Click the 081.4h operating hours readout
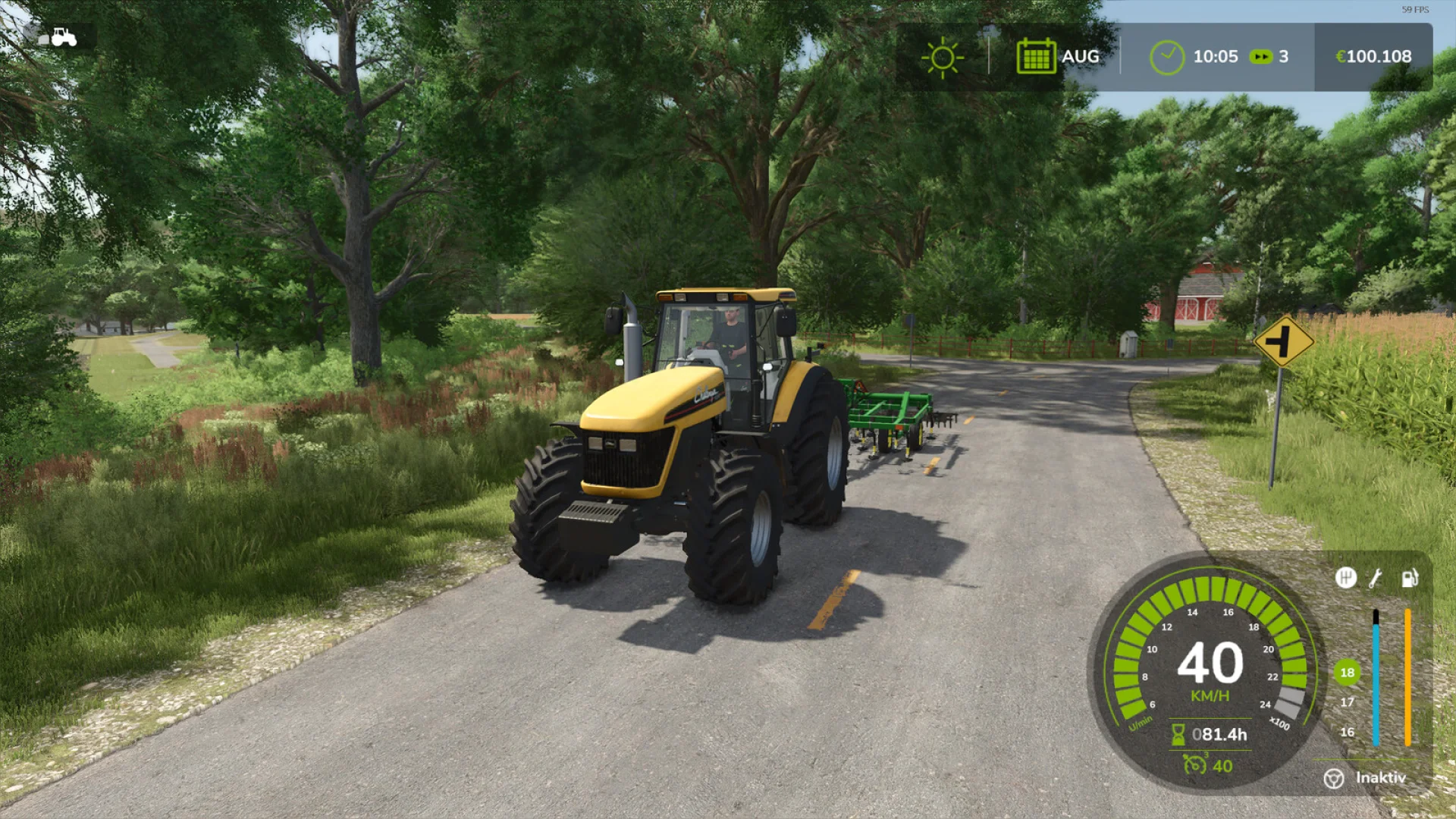1456x819 pixels. (1221, 736)
